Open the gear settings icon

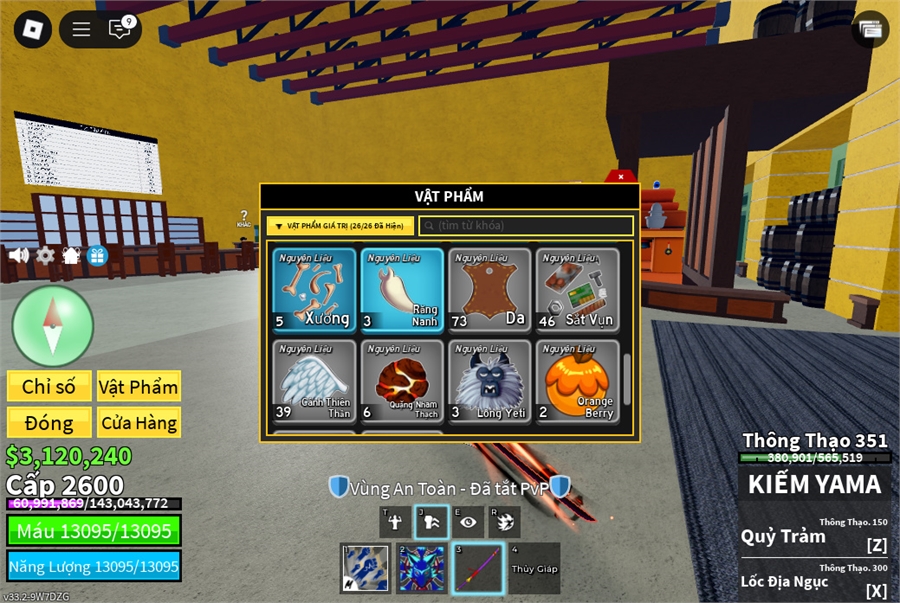pyautogui.click(x=45, y=255)
